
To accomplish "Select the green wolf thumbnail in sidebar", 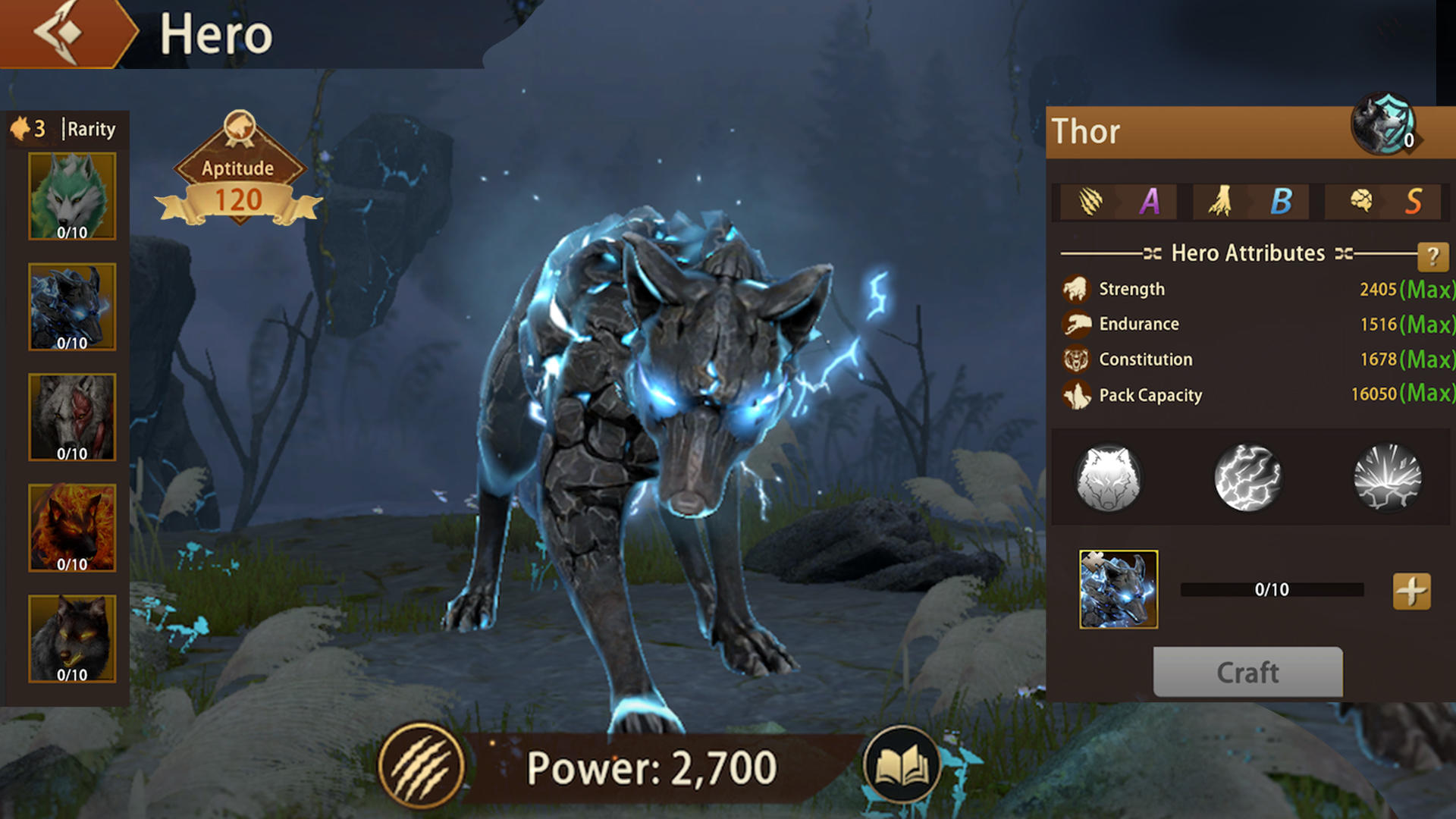I will 71,195.
